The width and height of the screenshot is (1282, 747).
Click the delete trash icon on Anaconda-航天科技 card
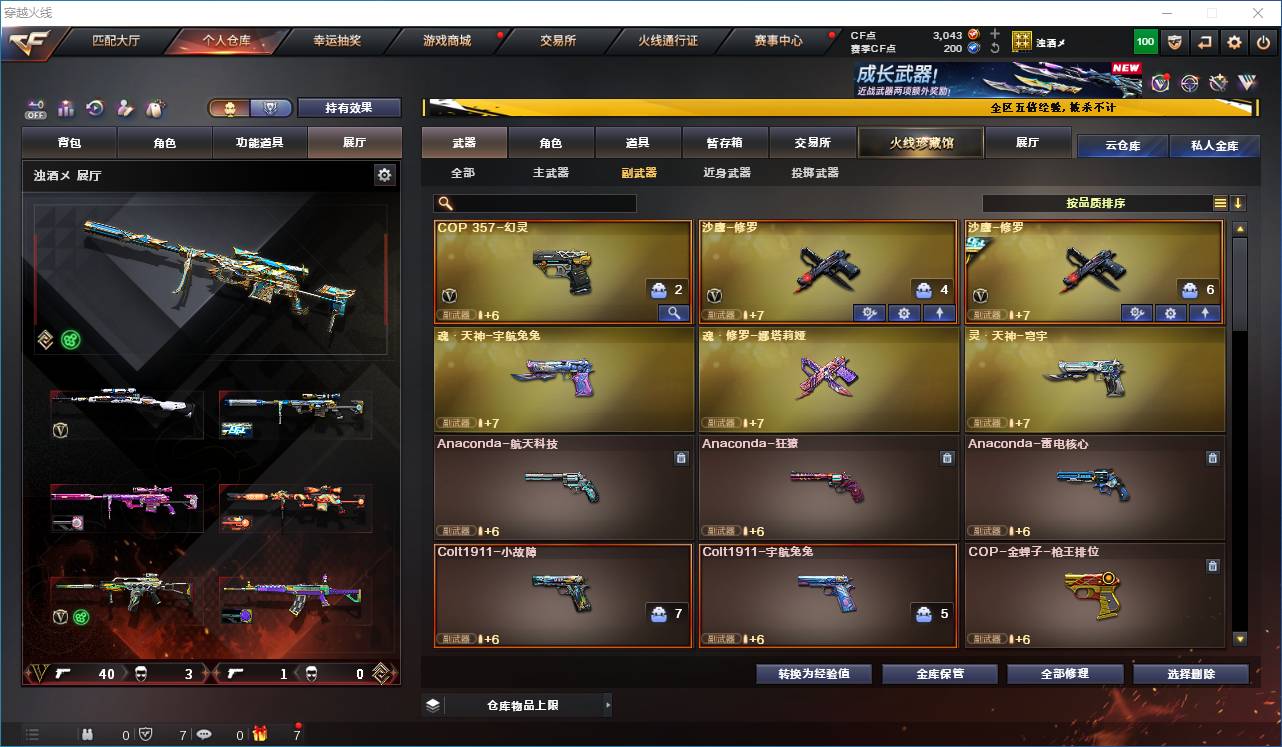coord(681,458)
